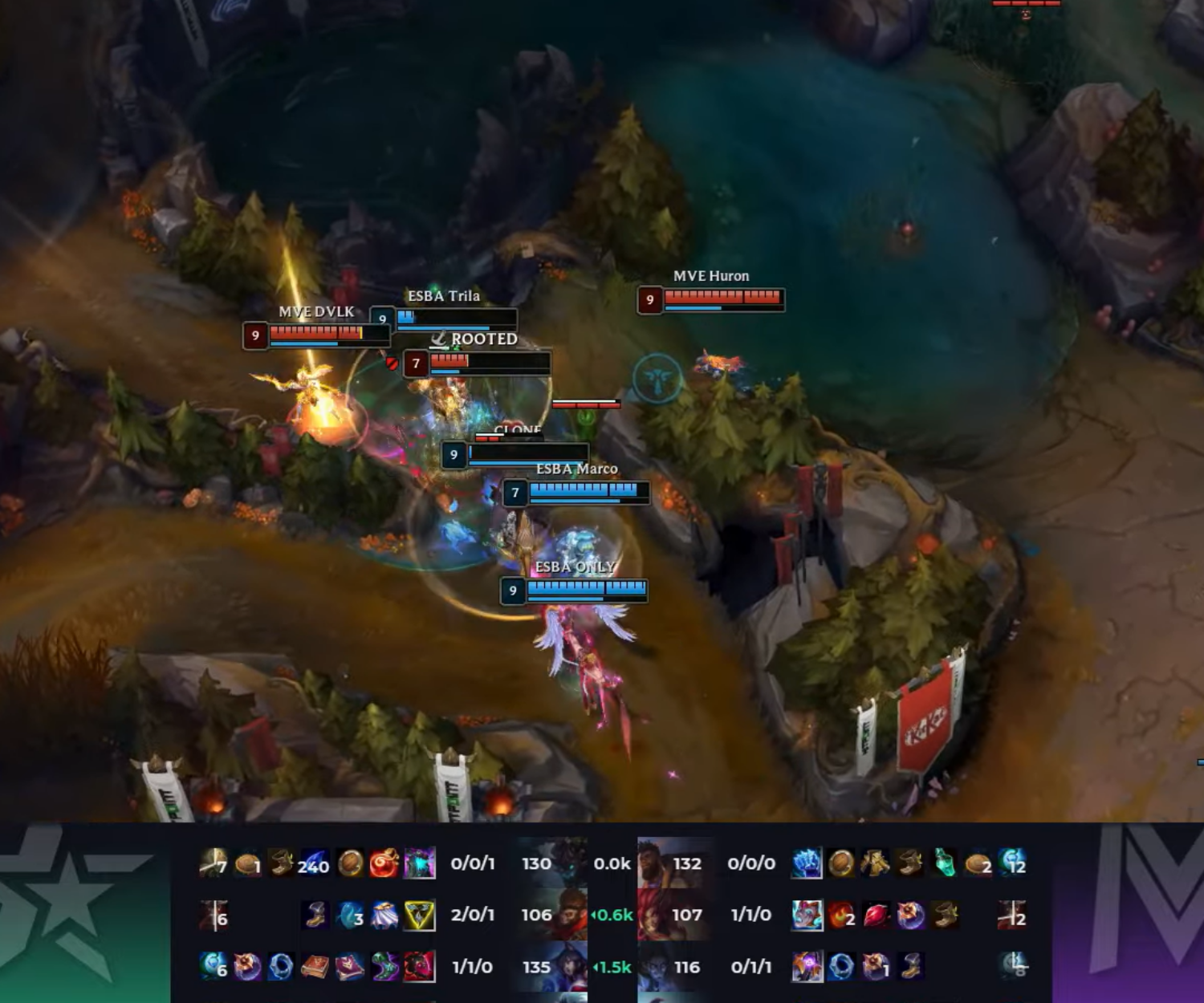Screen dimensions: 1204x1003
Task: Click the red Ruby Crystal item
Action: (x=876, y=915)
